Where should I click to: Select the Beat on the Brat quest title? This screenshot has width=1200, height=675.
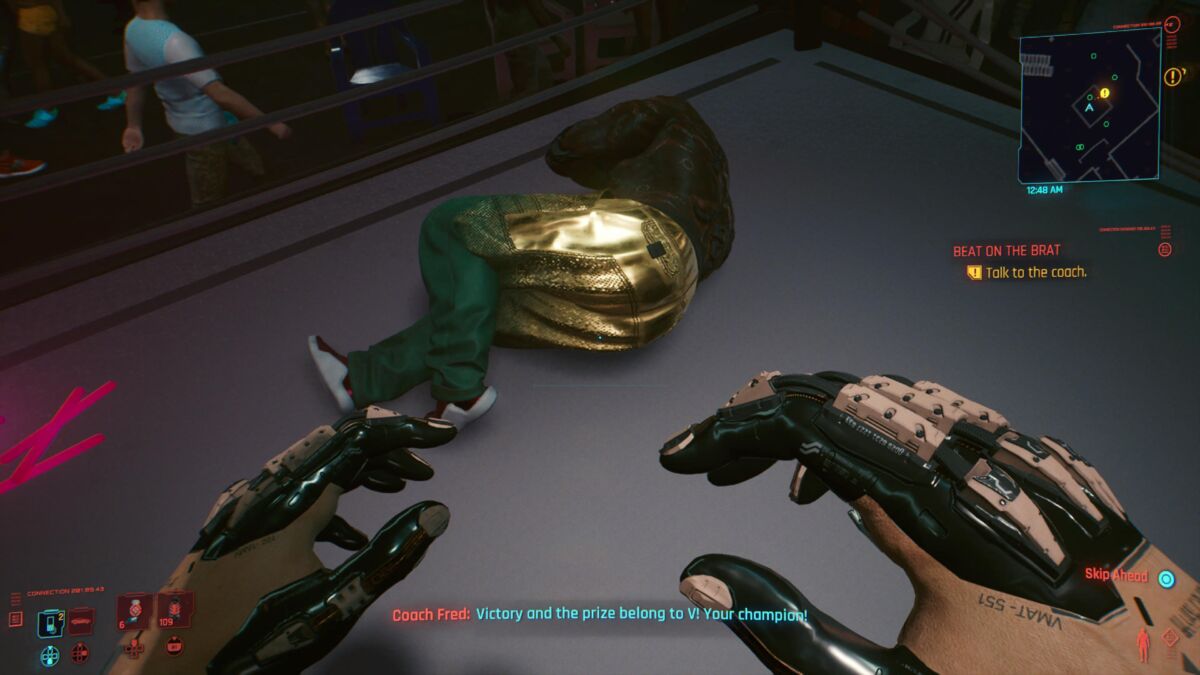pyautogui.click(x=1006, y=251)
